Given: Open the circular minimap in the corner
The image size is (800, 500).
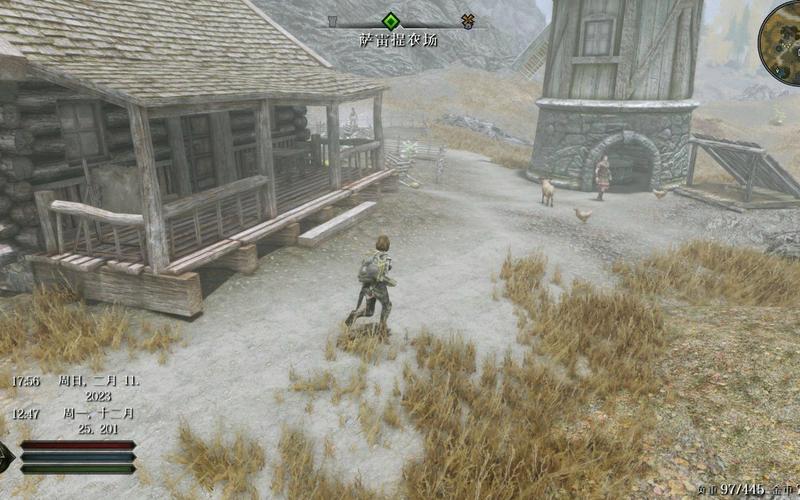Looking at the screenshot, I should [x=782, y=28].
